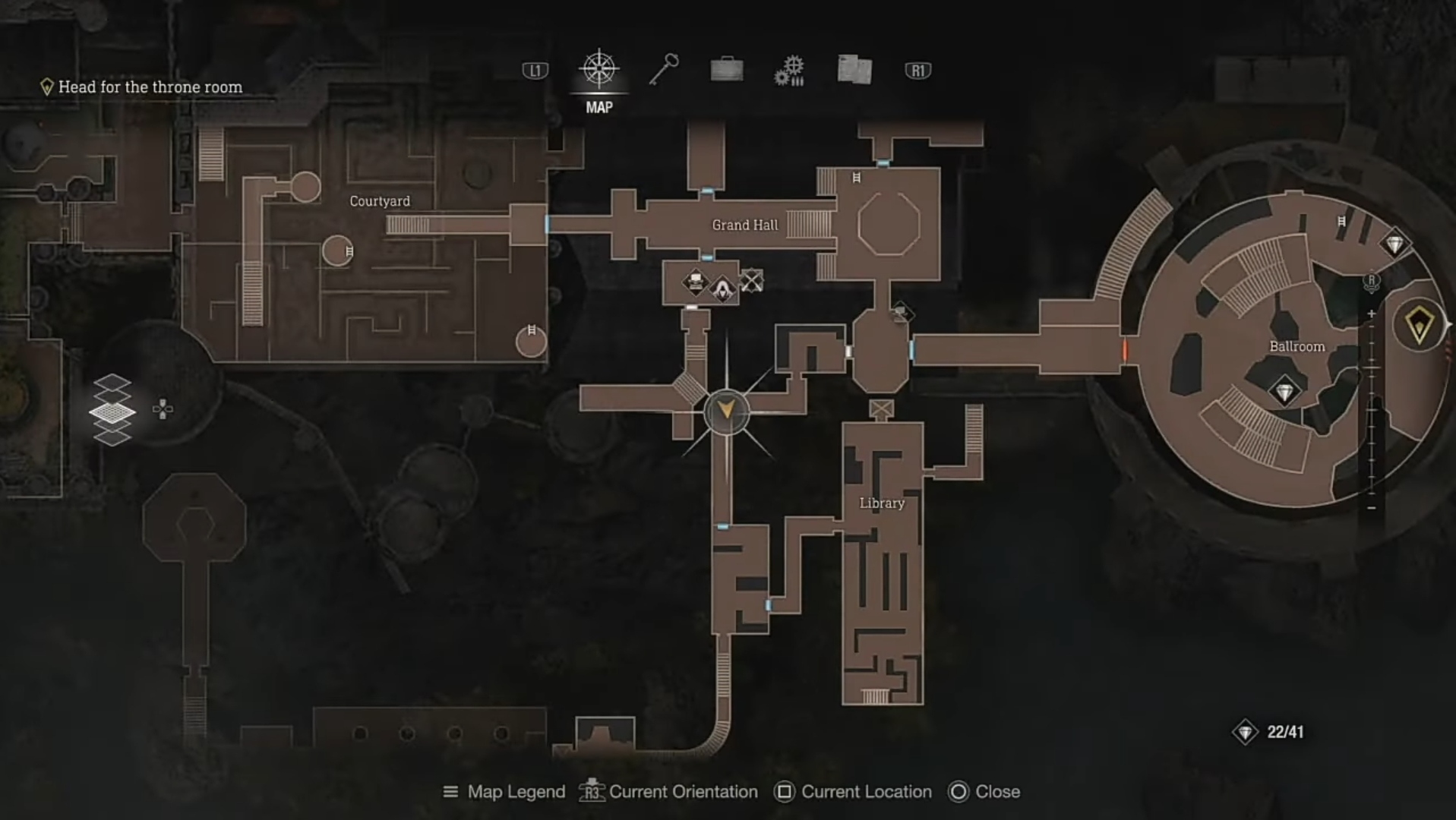Screen dimensions: 1456x820
Task: Select the typewriter marker near Grand Hall
Action: coord(695,282)
